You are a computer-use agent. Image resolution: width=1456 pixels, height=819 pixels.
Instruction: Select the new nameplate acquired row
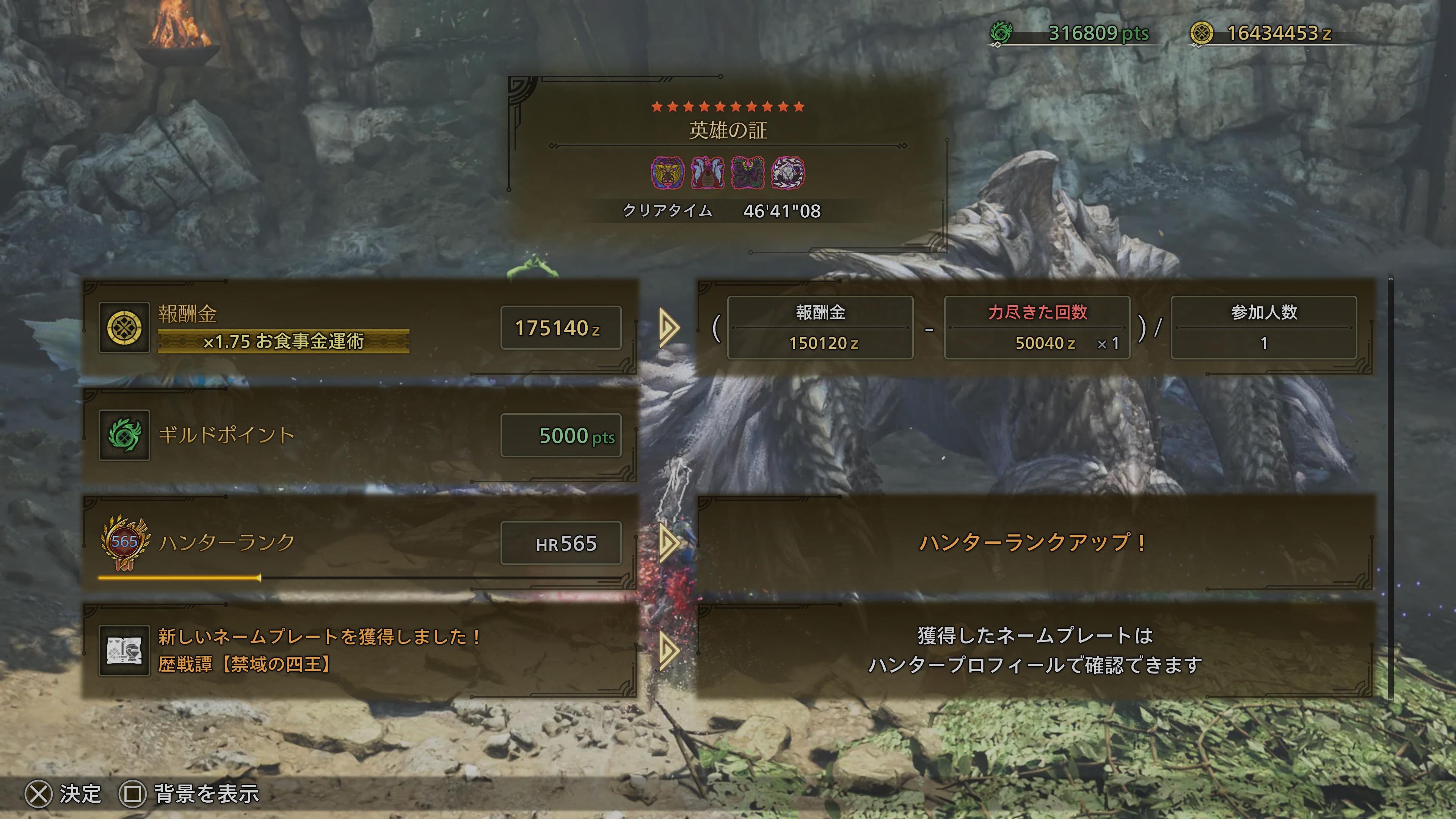(x=360, y=650)
